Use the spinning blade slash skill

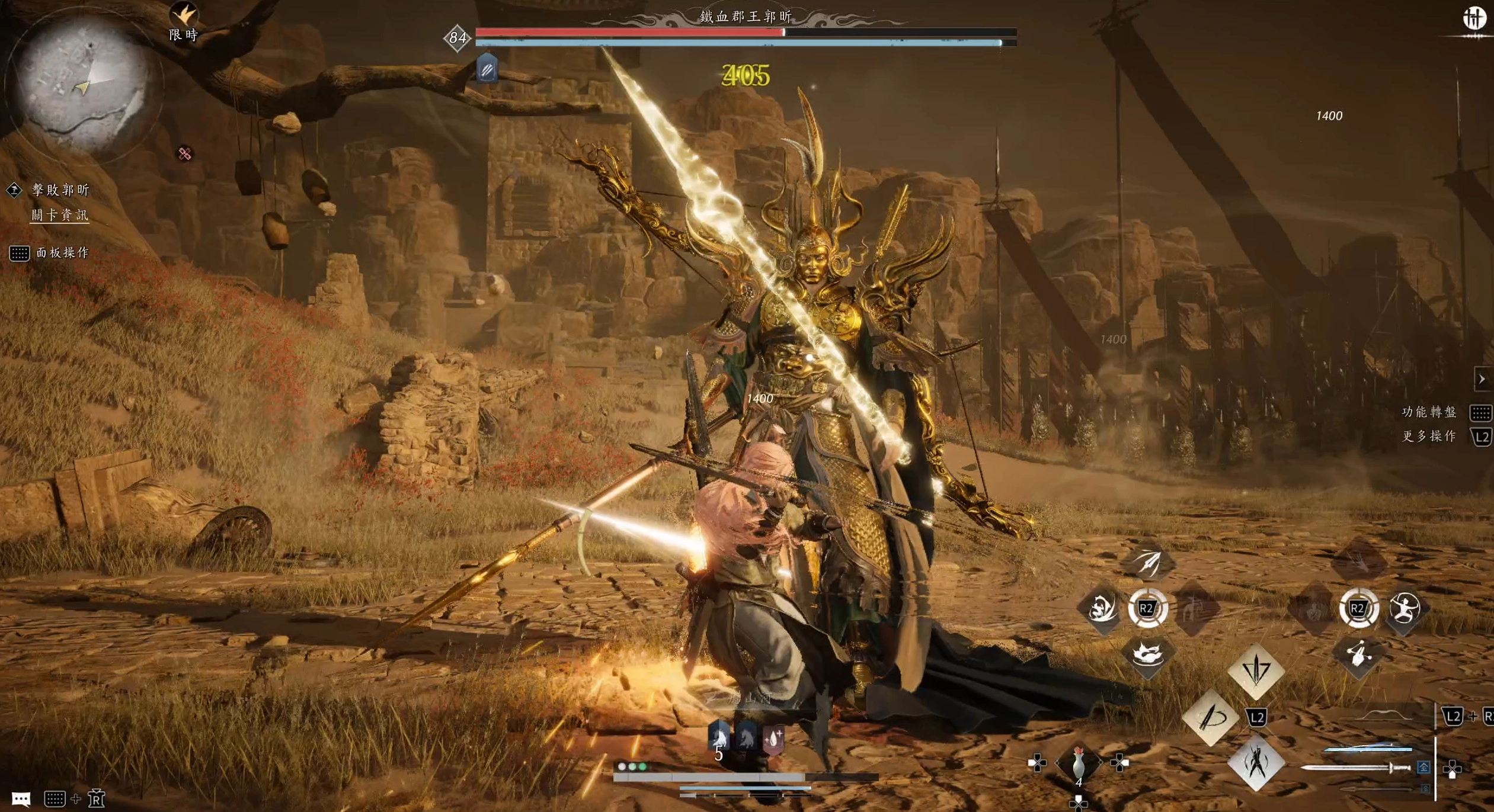pos(1210,718)
